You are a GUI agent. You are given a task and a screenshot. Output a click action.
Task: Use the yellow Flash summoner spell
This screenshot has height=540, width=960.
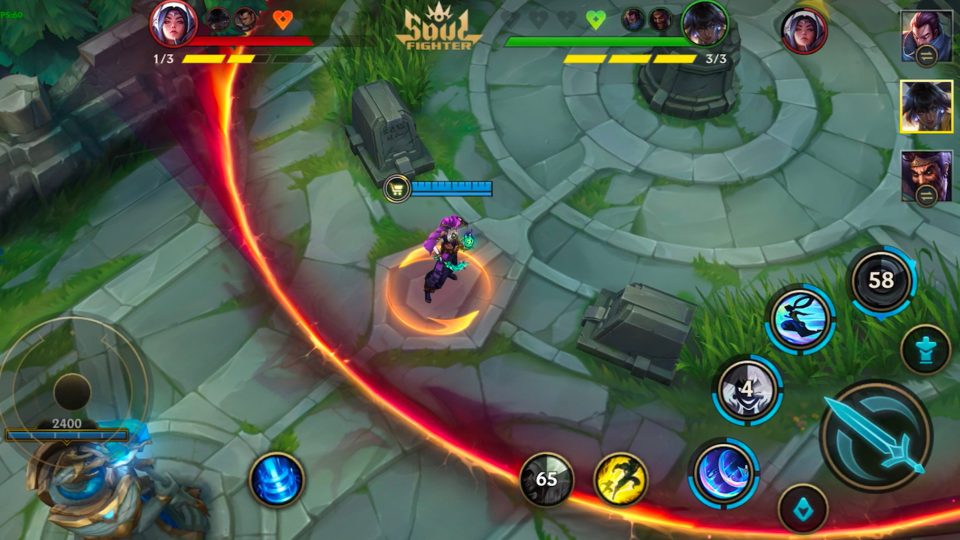(x=621, y=479)
